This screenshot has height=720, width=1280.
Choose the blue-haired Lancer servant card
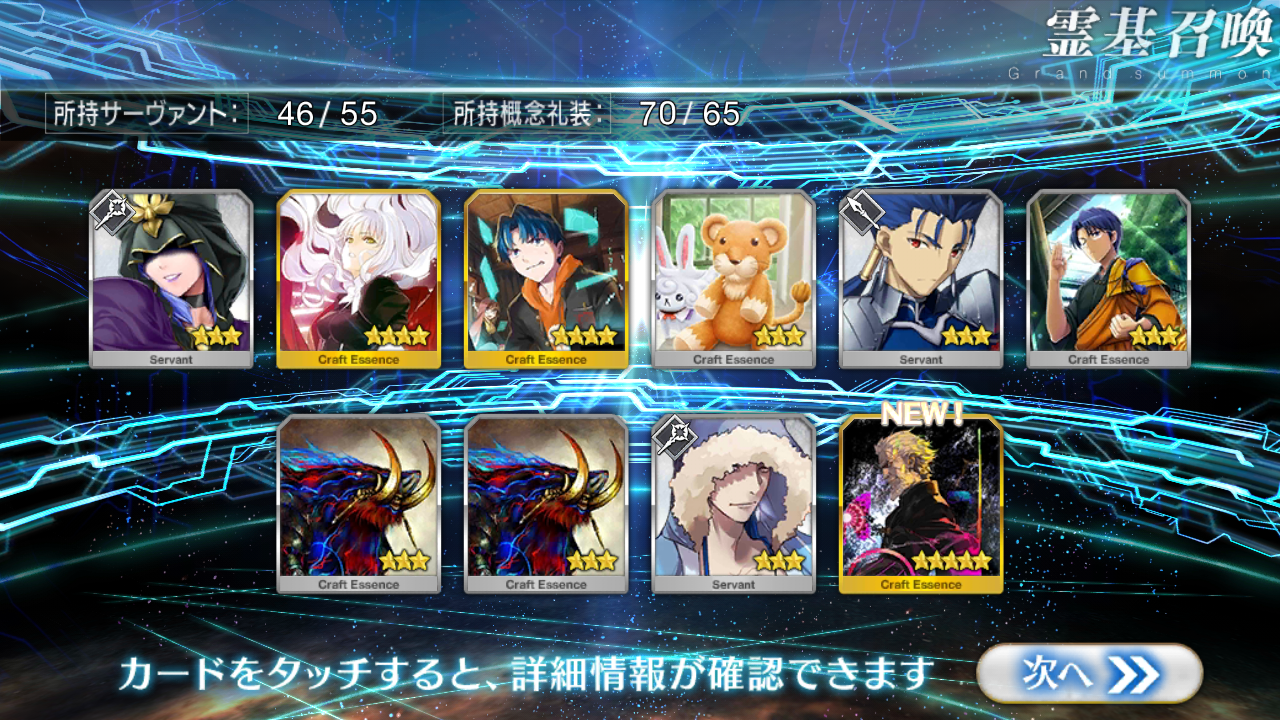pos(920,278)
